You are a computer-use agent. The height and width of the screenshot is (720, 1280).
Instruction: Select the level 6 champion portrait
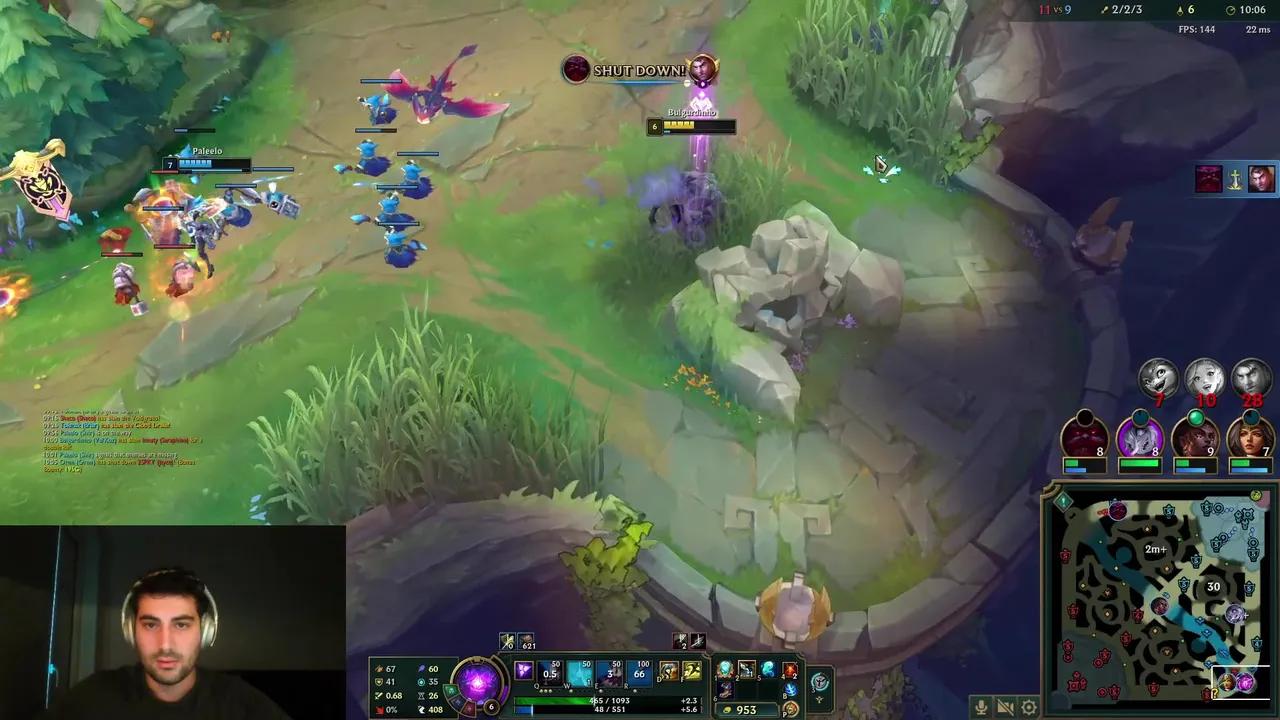[x=478, y=685]
